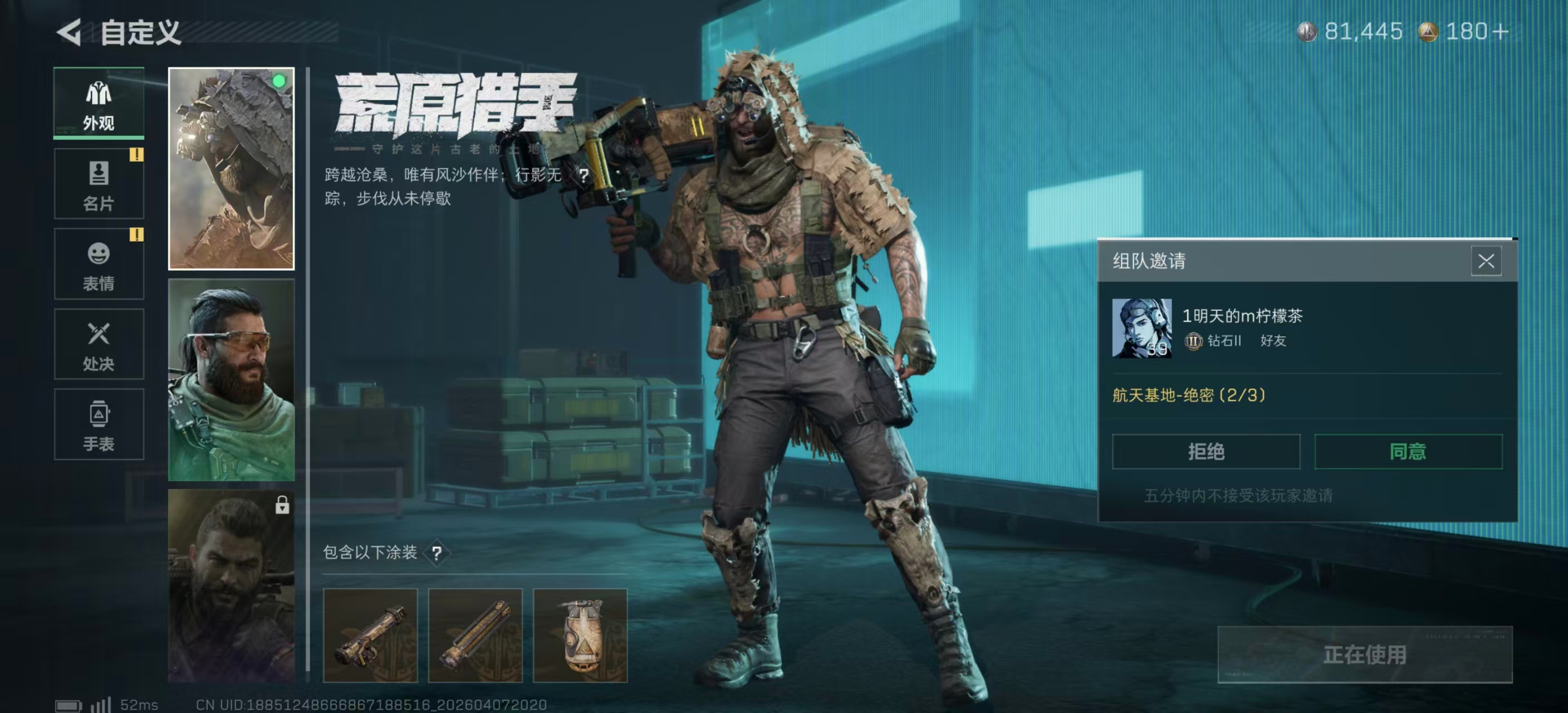Screen dimensions: 1568x713
Task: View the tube-shaped paint item slot
Action: pyautogui.click(x=476, y=635)
